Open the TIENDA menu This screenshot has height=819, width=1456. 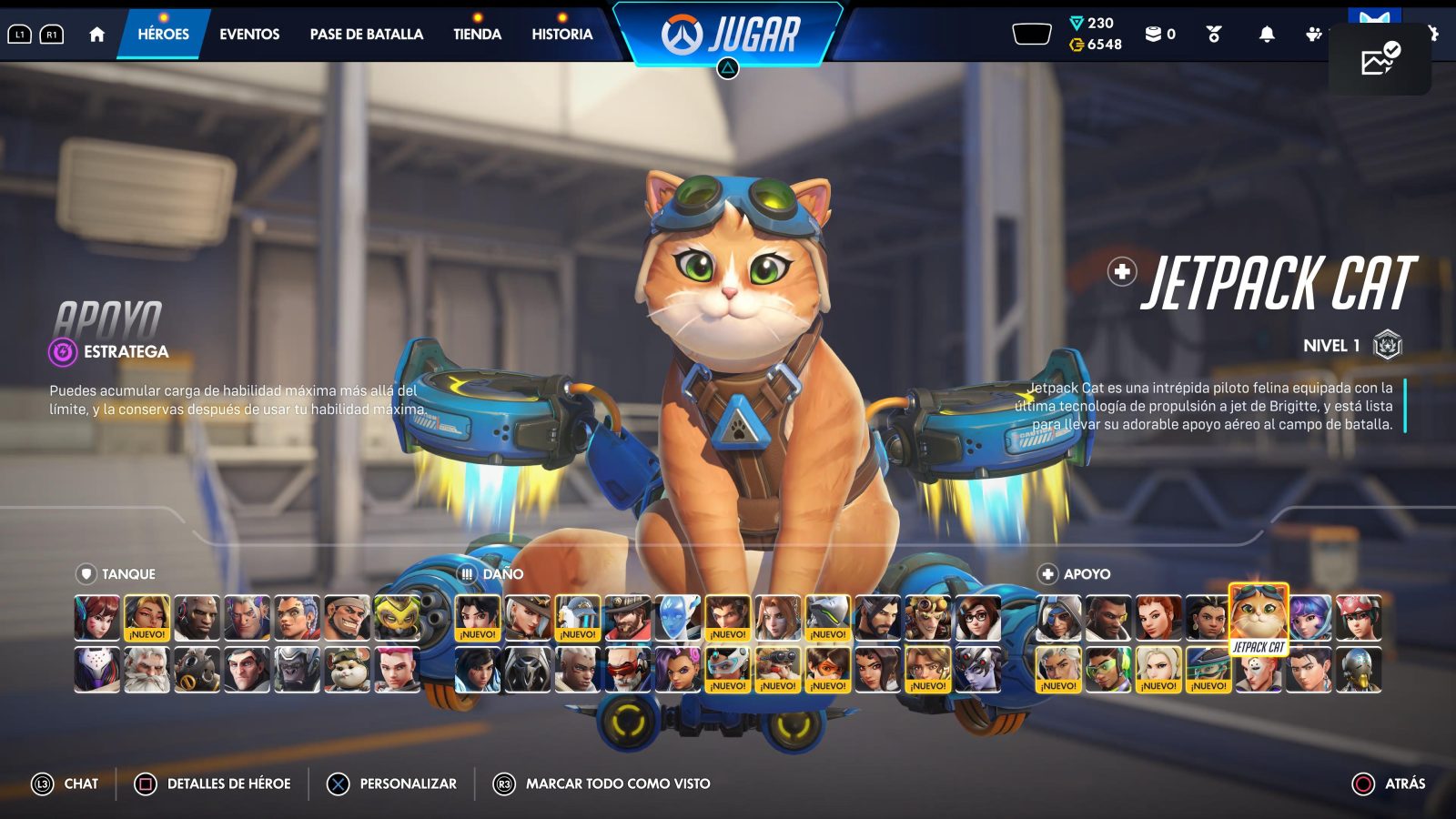click(x=476, y=34)
